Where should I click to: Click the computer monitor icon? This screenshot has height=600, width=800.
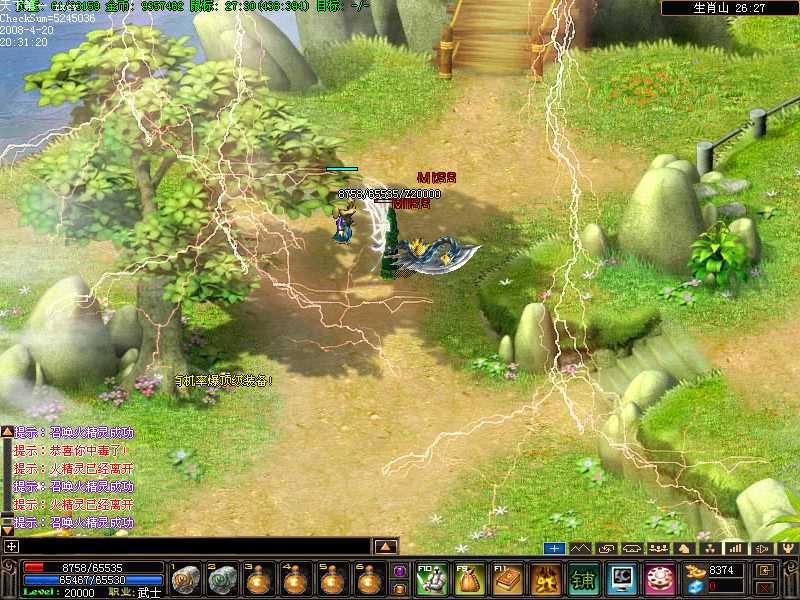623,579
